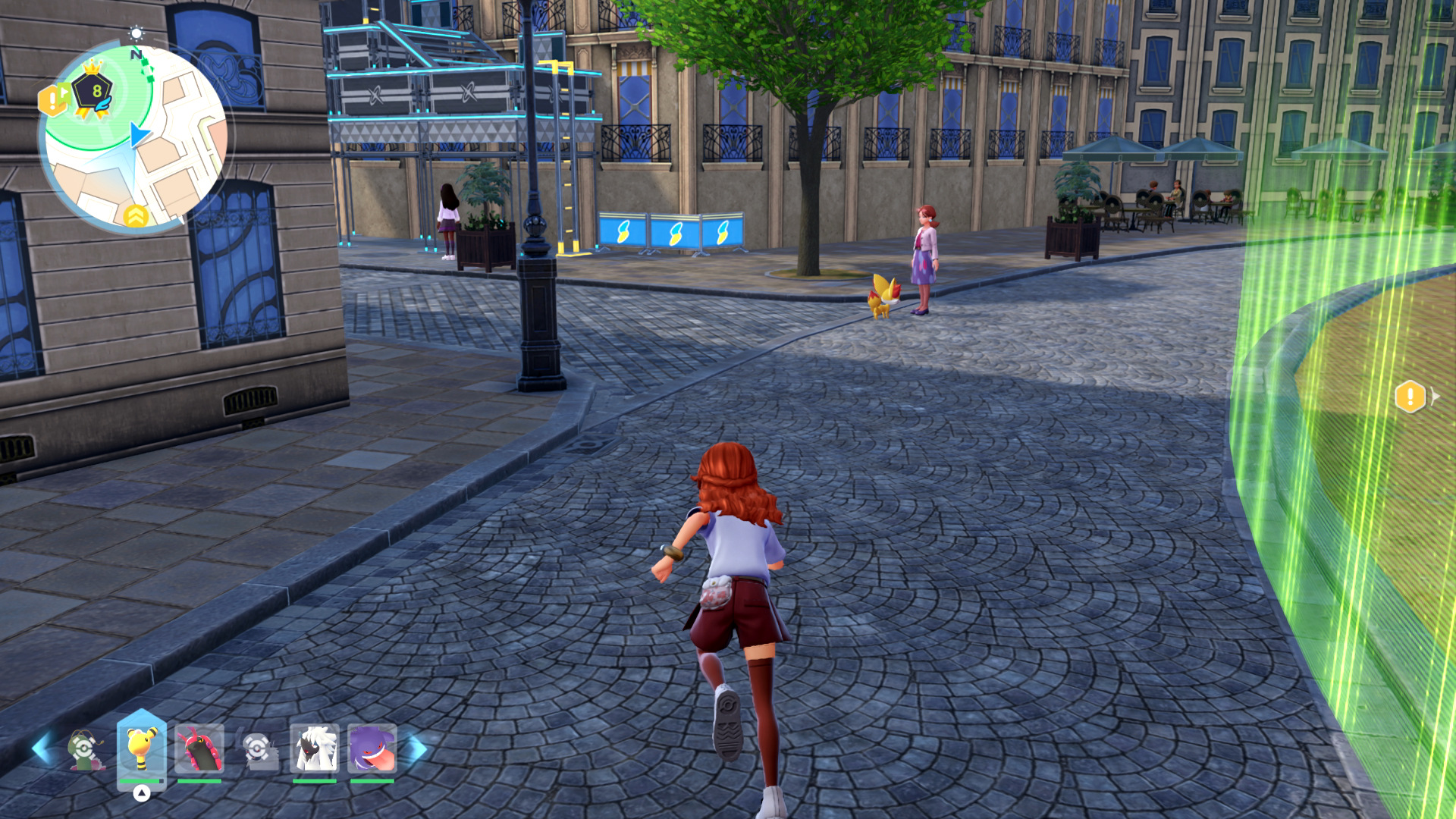
Task: Click the exclamation objective marker at screen edge
Action: (1410, 397)
